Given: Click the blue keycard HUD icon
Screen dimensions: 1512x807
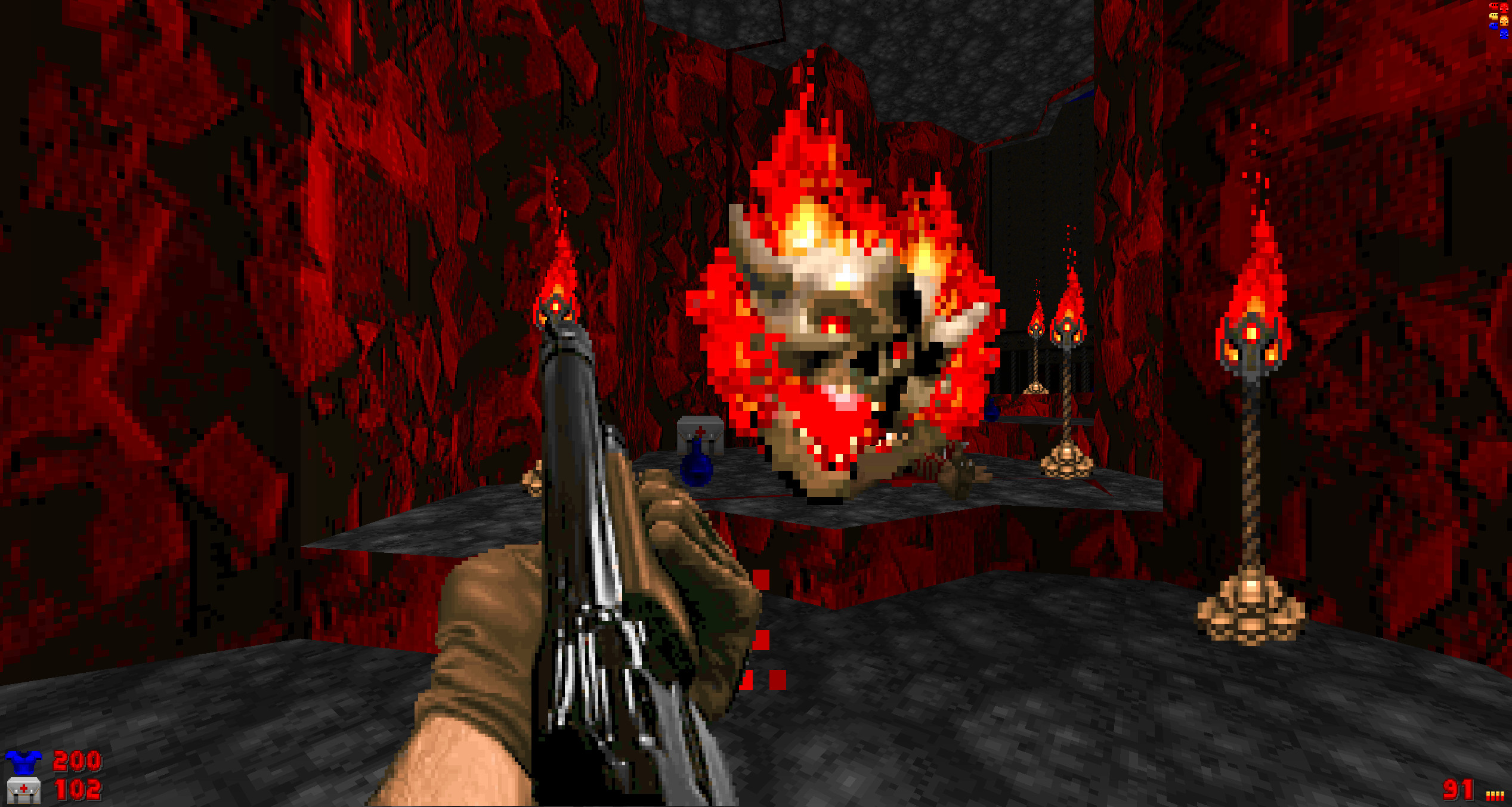Looking at the screenshot, I should 1494,26.
